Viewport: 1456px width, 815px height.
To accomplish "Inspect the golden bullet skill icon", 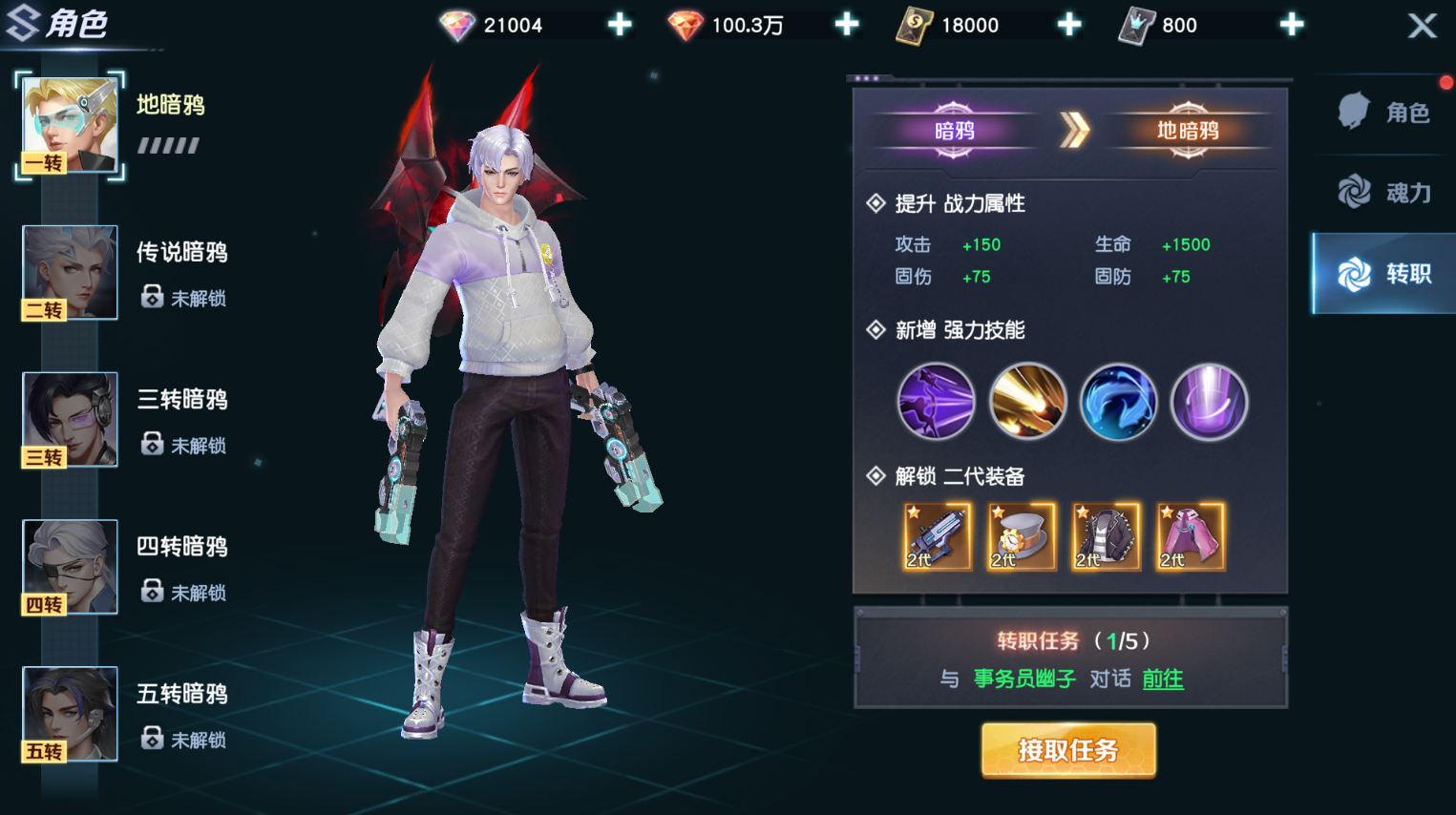I will pyautogui.click(x=1027, y=402).
